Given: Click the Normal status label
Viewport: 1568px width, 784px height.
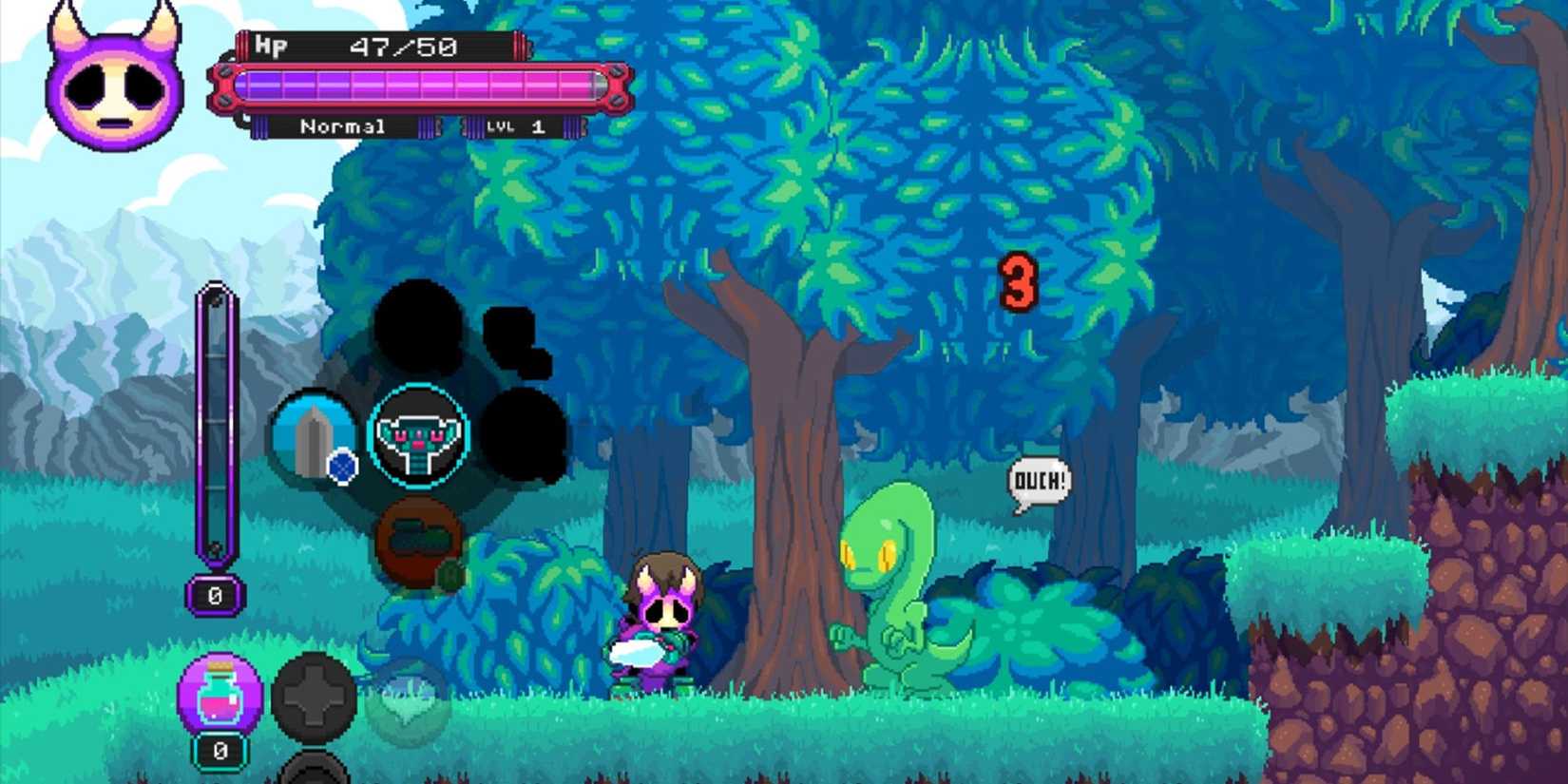Looking at the screenshot, I should [x=345, y=125].
